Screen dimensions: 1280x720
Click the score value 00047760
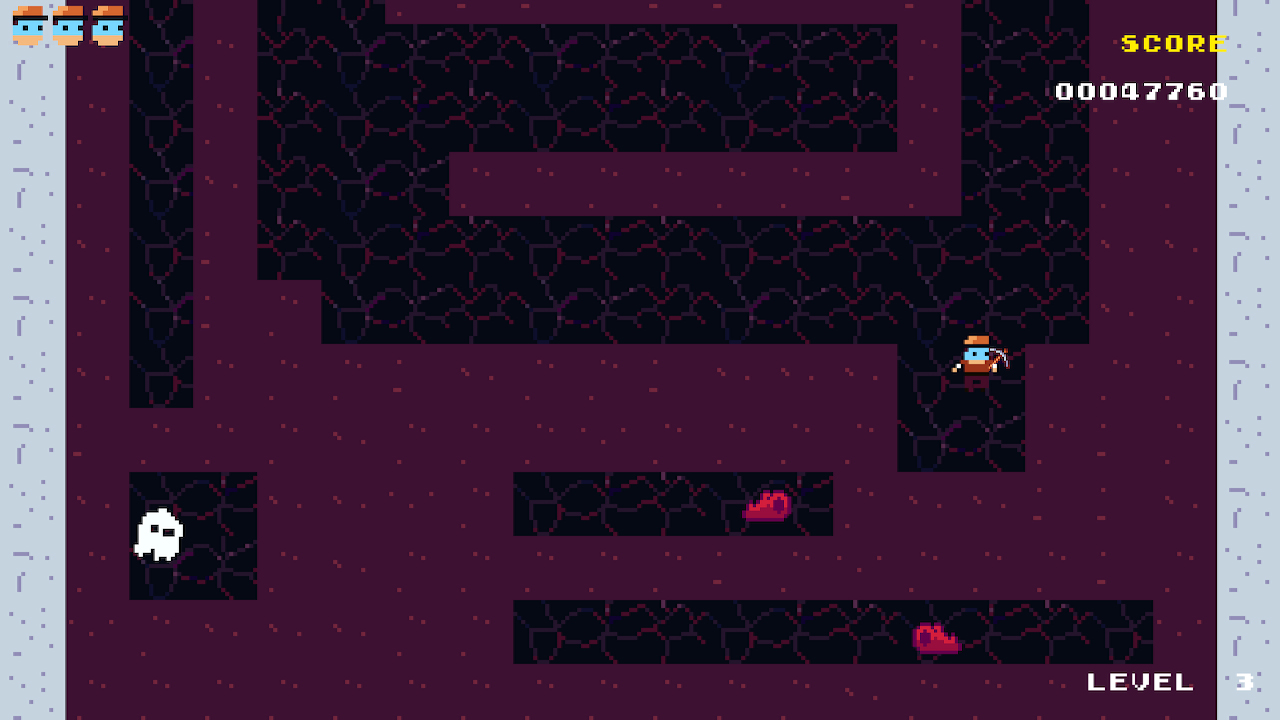1143,91
